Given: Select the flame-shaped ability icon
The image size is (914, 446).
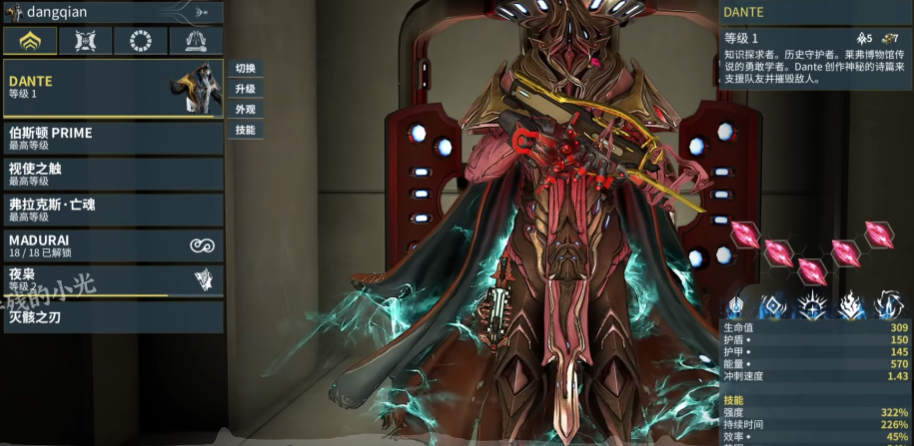Looking at the screenshot, I should point(851,306).
